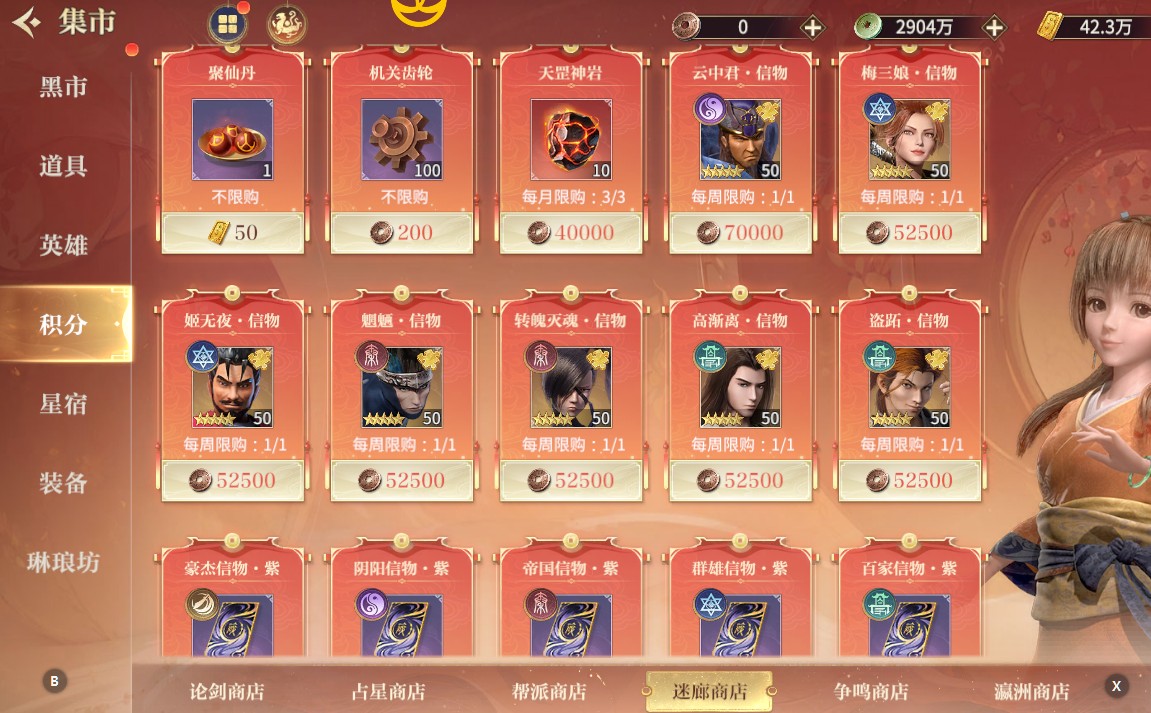Buy 聚仙丹 for 50 gold
The image size is (1151, 713).
[232, 233]
